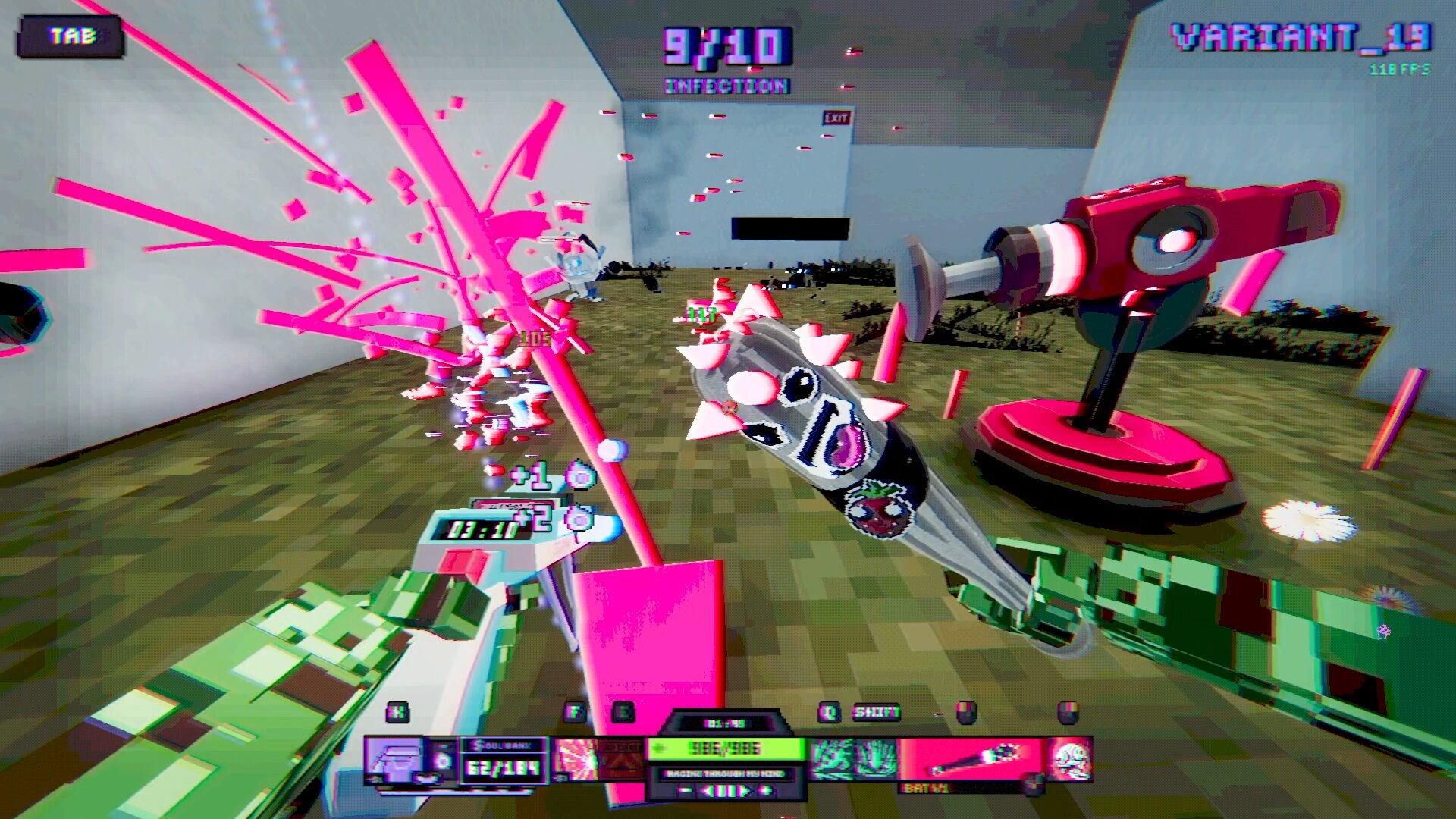Screen dimensions: 1456x819
Task: Click the EXIT sign on the back wall
Action: point(838,115)
